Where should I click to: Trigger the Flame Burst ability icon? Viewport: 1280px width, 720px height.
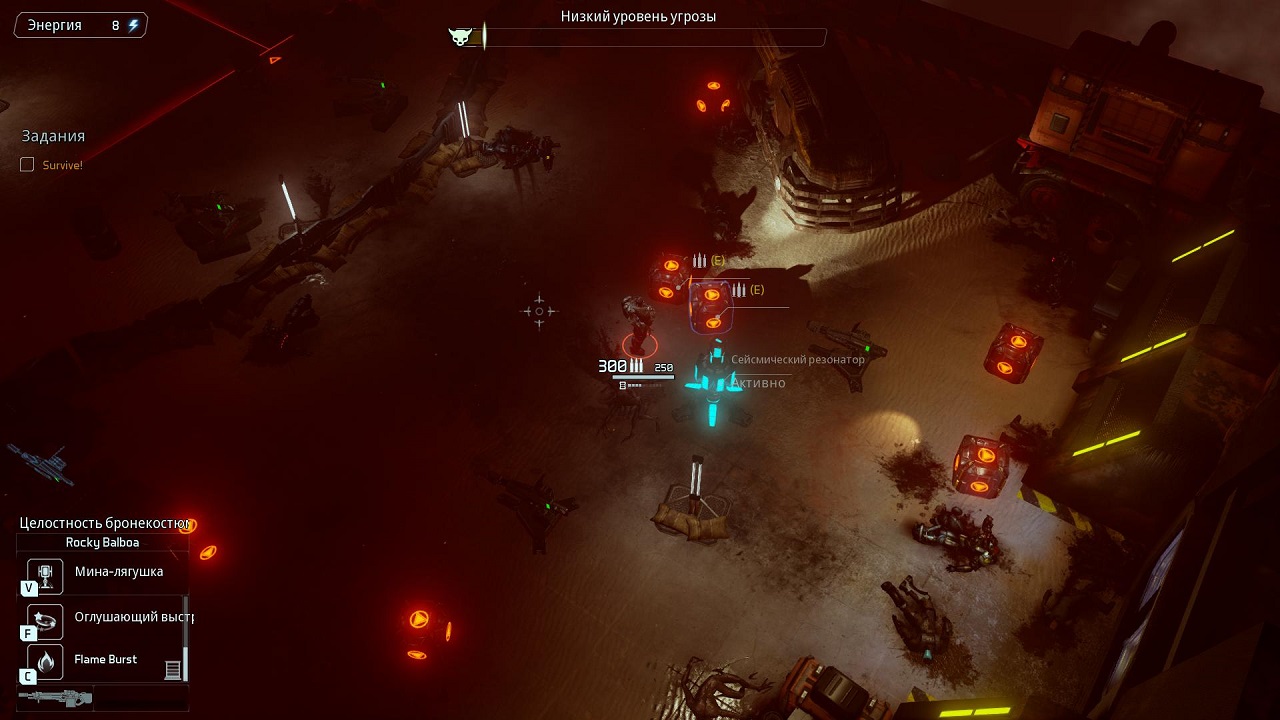click(45, 660)
